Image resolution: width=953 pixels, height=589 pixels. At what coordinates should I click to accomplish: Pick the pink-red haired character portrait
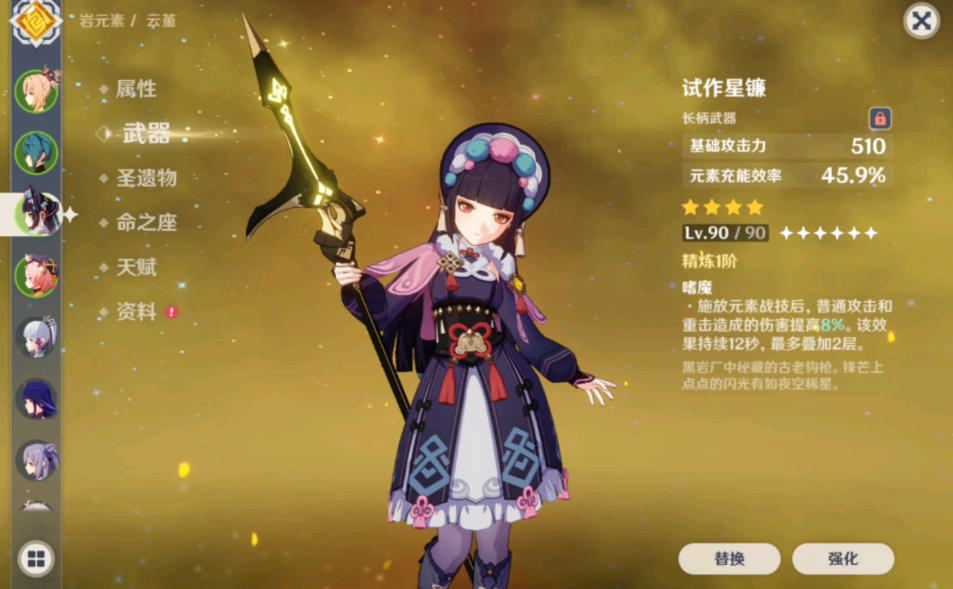pyautogui.click(x=35, y=275)
